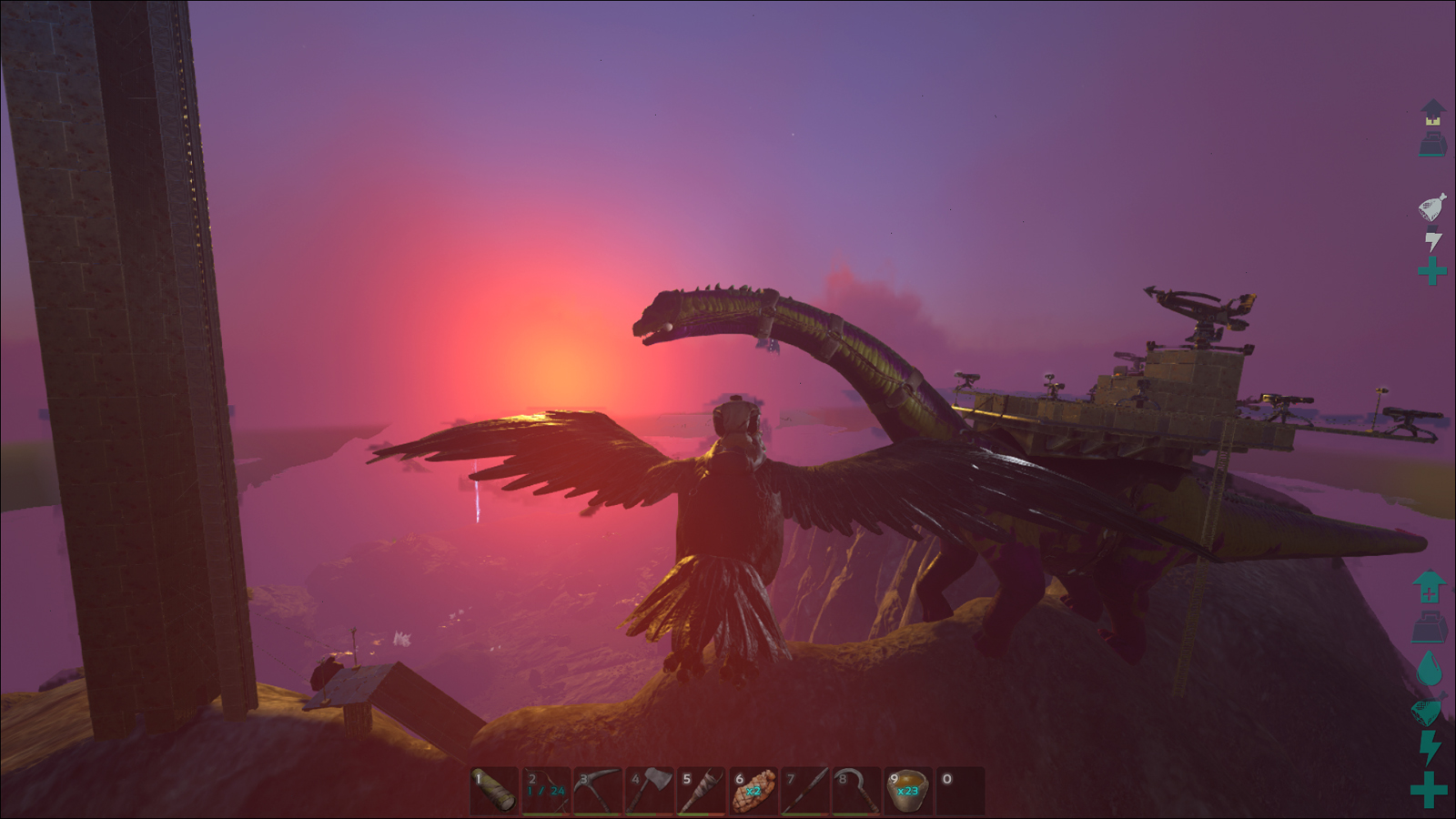The width and height of the screenshot is (1456, 819).
Task: Use the clay pot item in slot 9
Action: pos(909,790)
